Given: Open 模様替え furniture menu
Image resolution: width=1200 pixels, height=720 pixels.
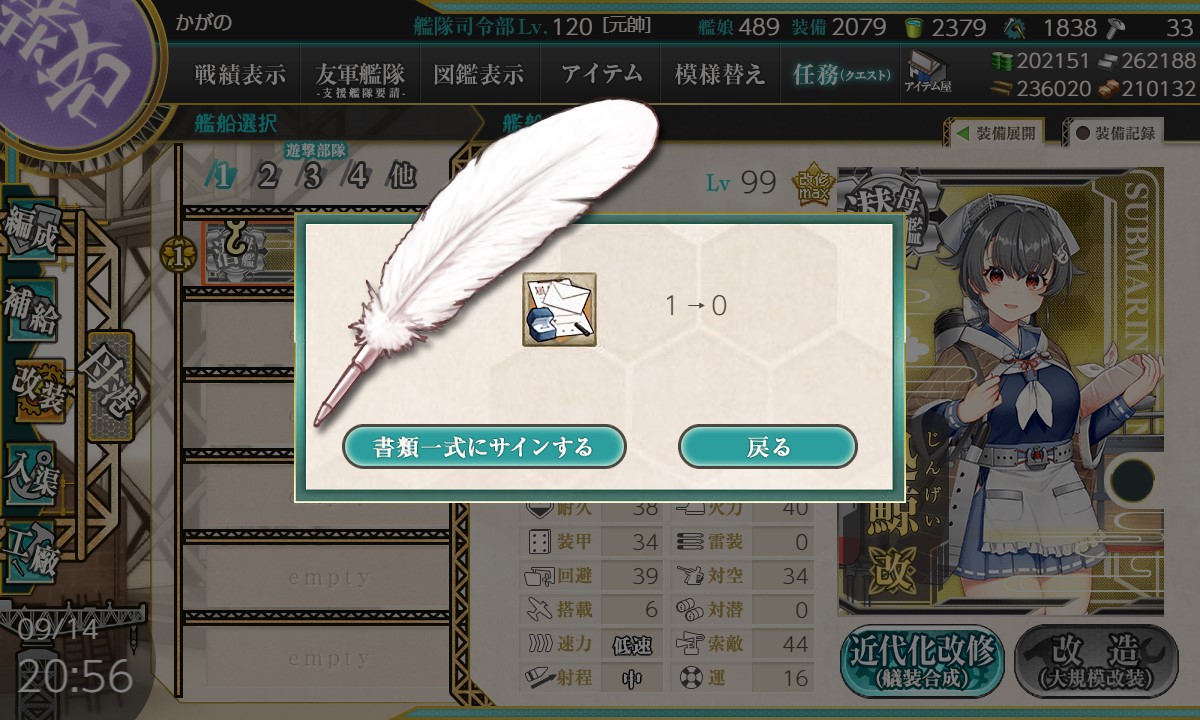Looking at the screenshot, I should (x=719, y=74).
